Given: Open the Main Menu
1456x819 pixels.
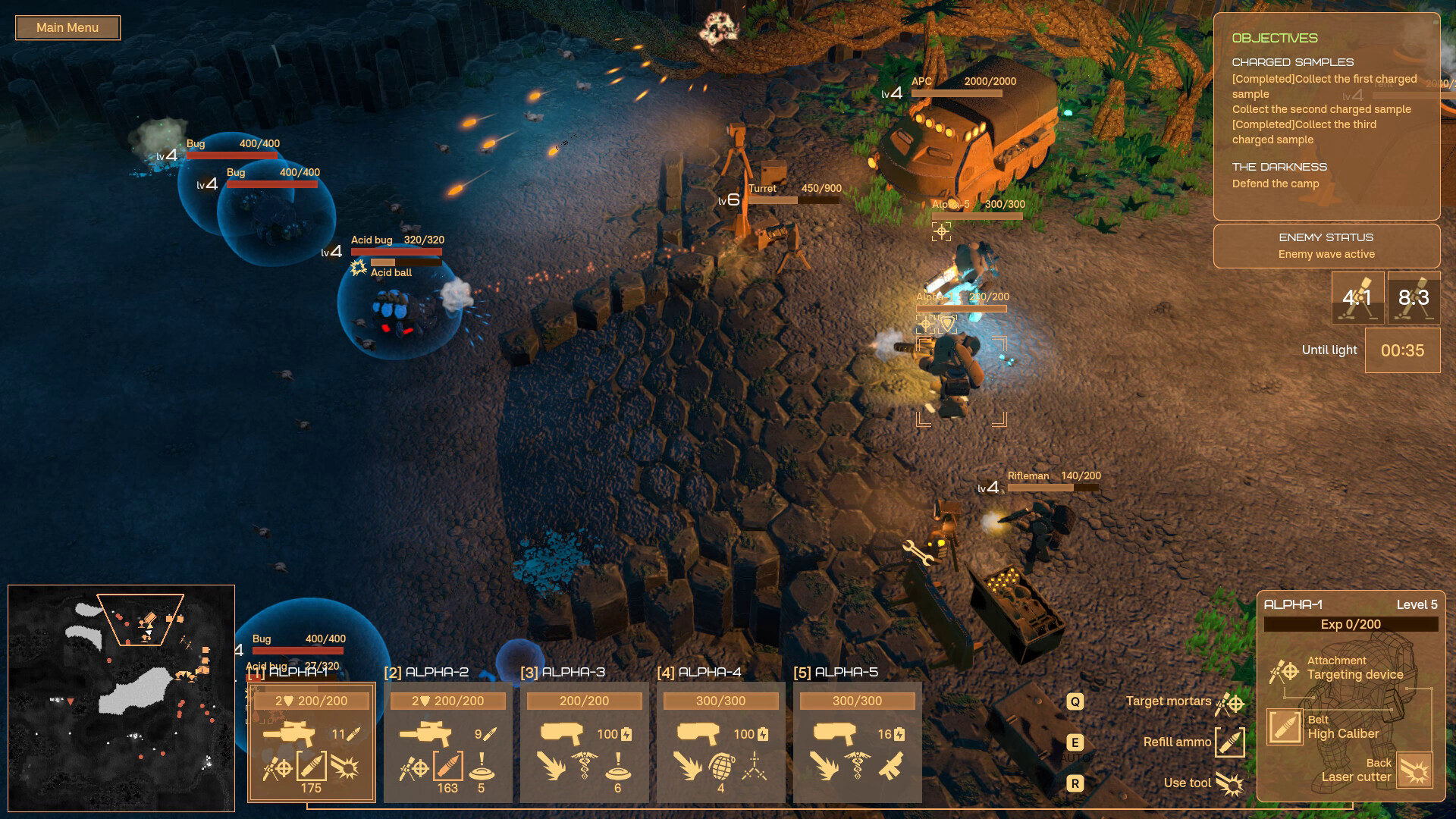Looking at the screenshot, I should click(67, 28).
